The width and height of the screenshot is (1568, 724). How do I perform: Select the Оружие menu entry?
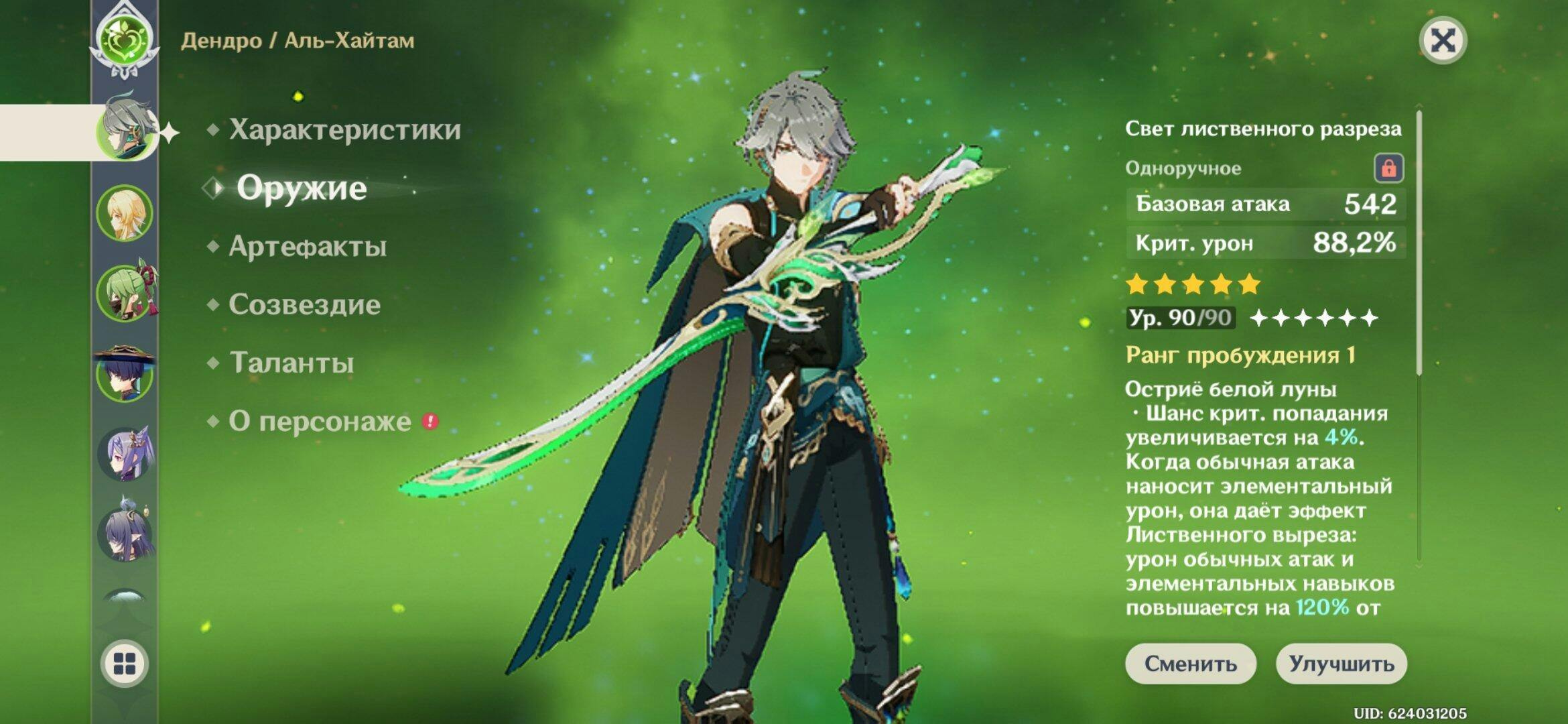click(x=302, y=188)
